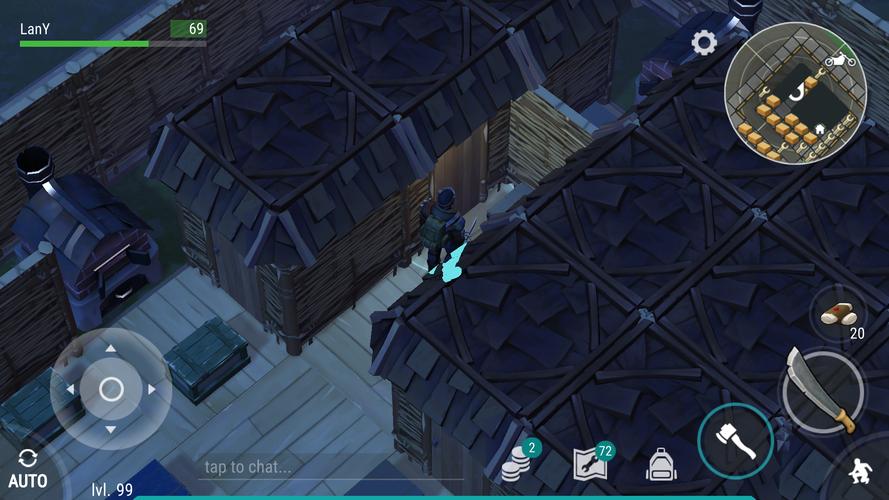
Task: Open the backpack inventory
Action: pos(661,464)
